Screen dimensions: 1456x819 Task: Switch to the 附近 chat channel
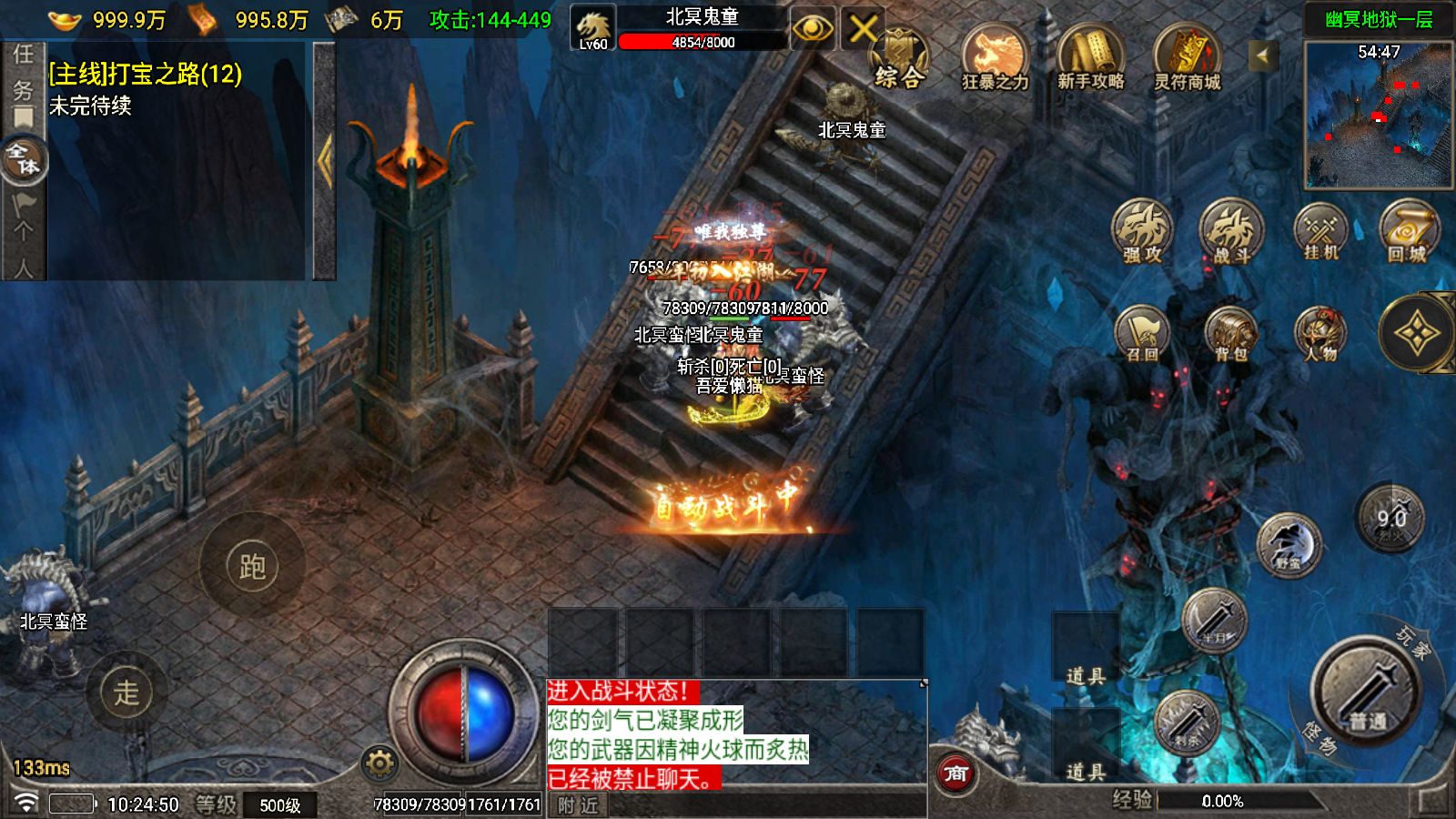(x=579, y=805)
